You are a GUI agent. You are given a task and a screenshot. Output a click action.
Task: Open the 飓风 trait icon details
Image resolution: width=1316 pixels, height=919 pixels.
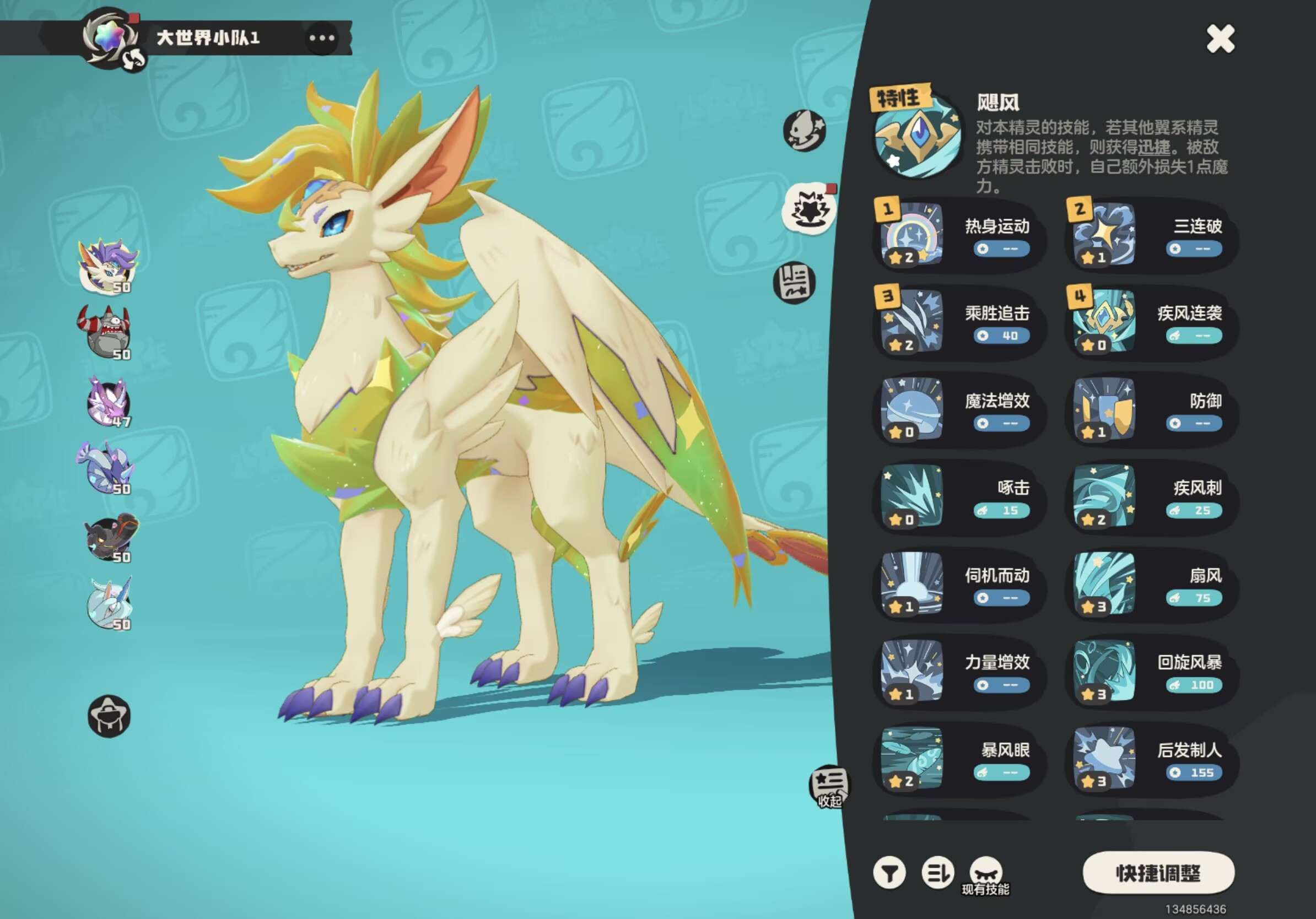916,136
